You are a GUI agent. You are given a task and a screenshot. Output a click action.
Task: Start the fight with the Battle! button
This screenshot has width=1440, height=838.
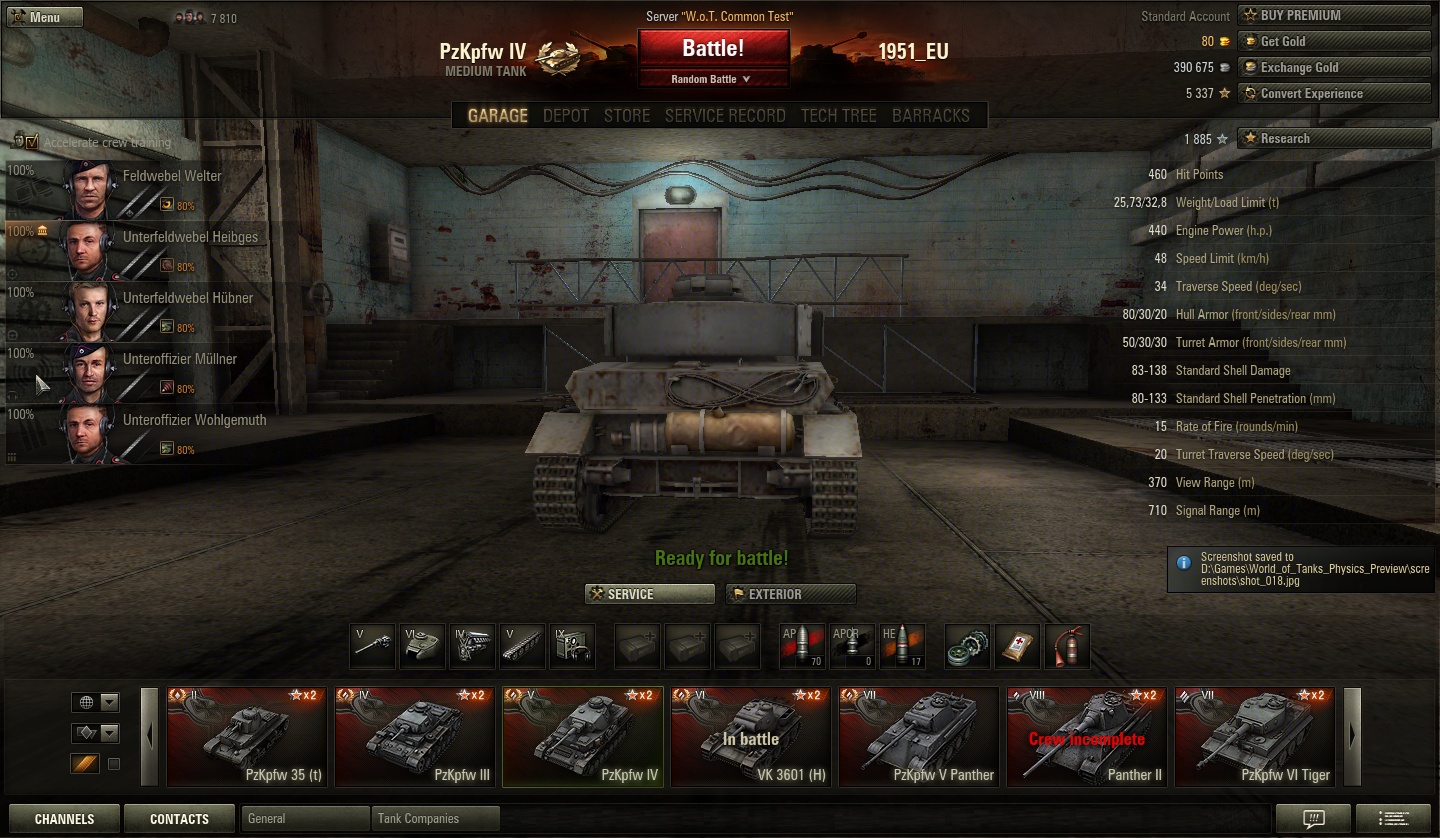tap(713, 48)
